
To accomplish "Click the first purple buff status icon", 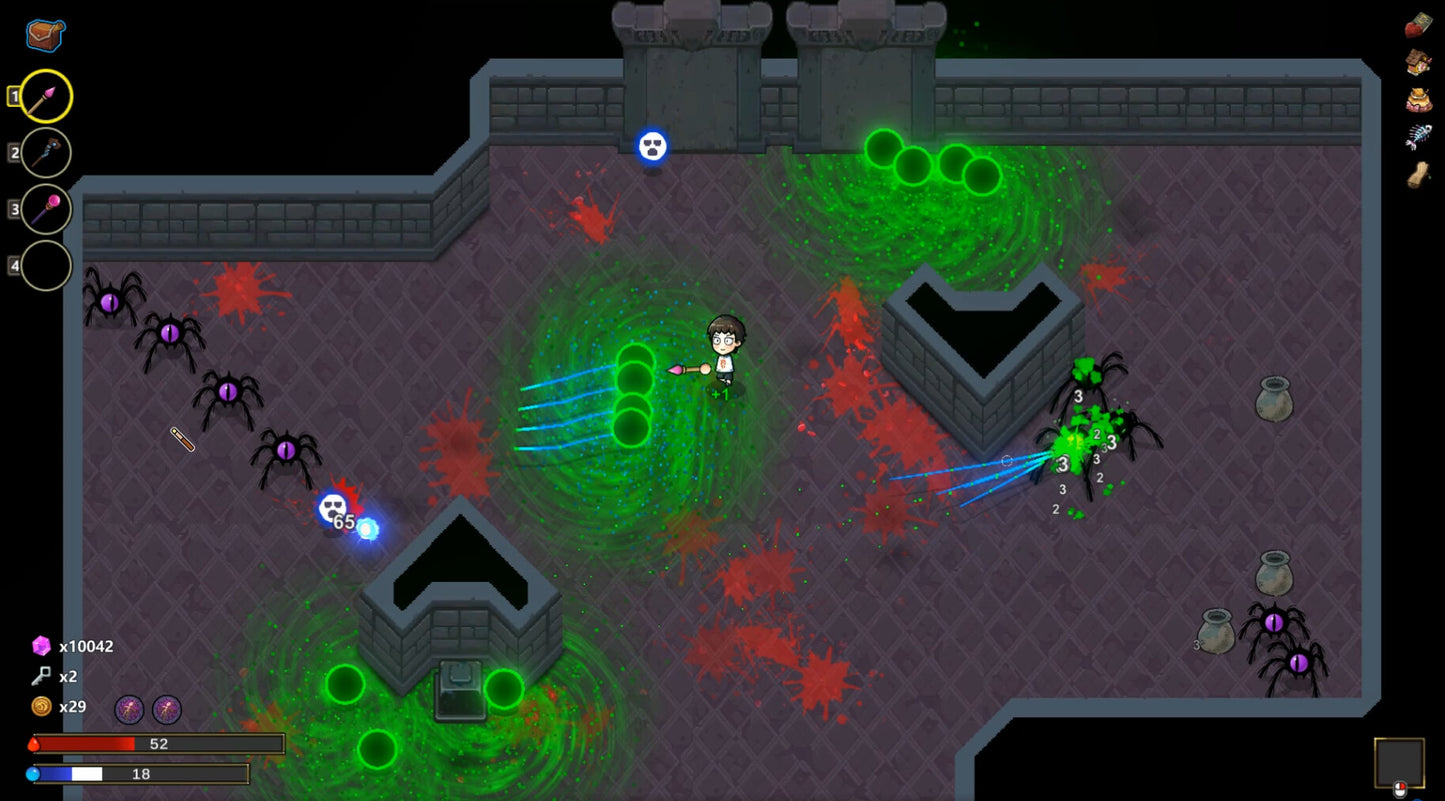I will click(x=131, y=708).
